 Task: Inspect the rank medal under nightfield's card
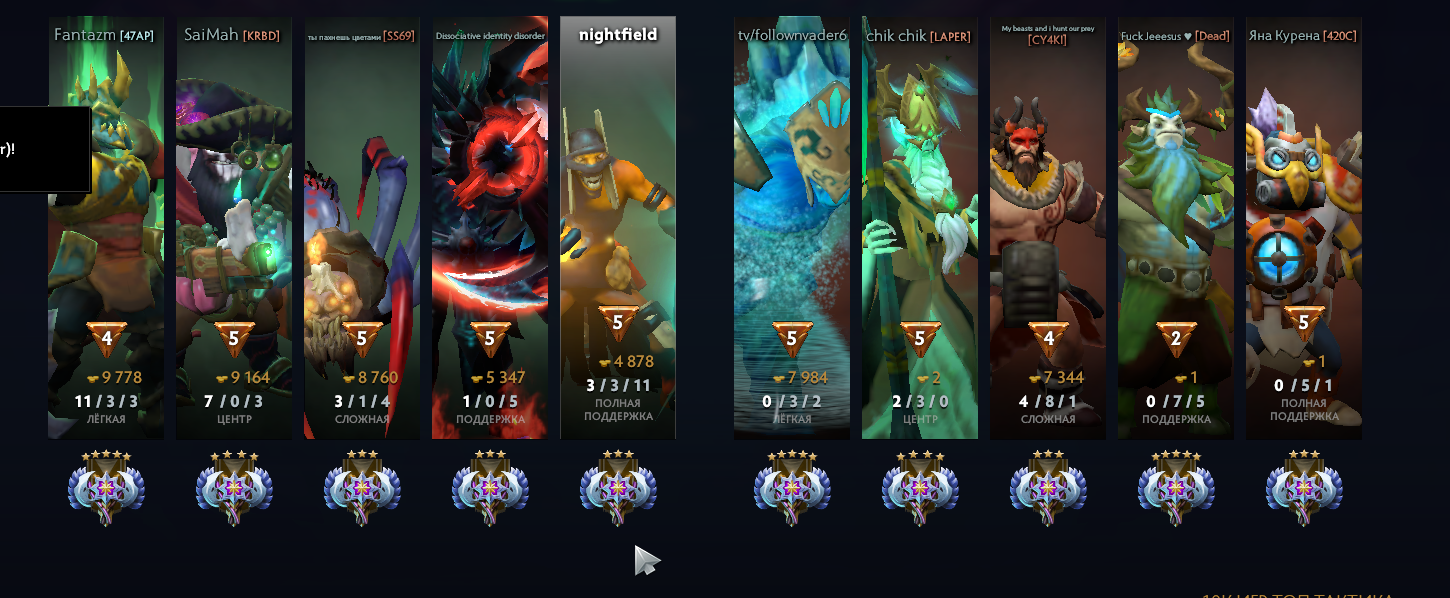click(618, 488)
